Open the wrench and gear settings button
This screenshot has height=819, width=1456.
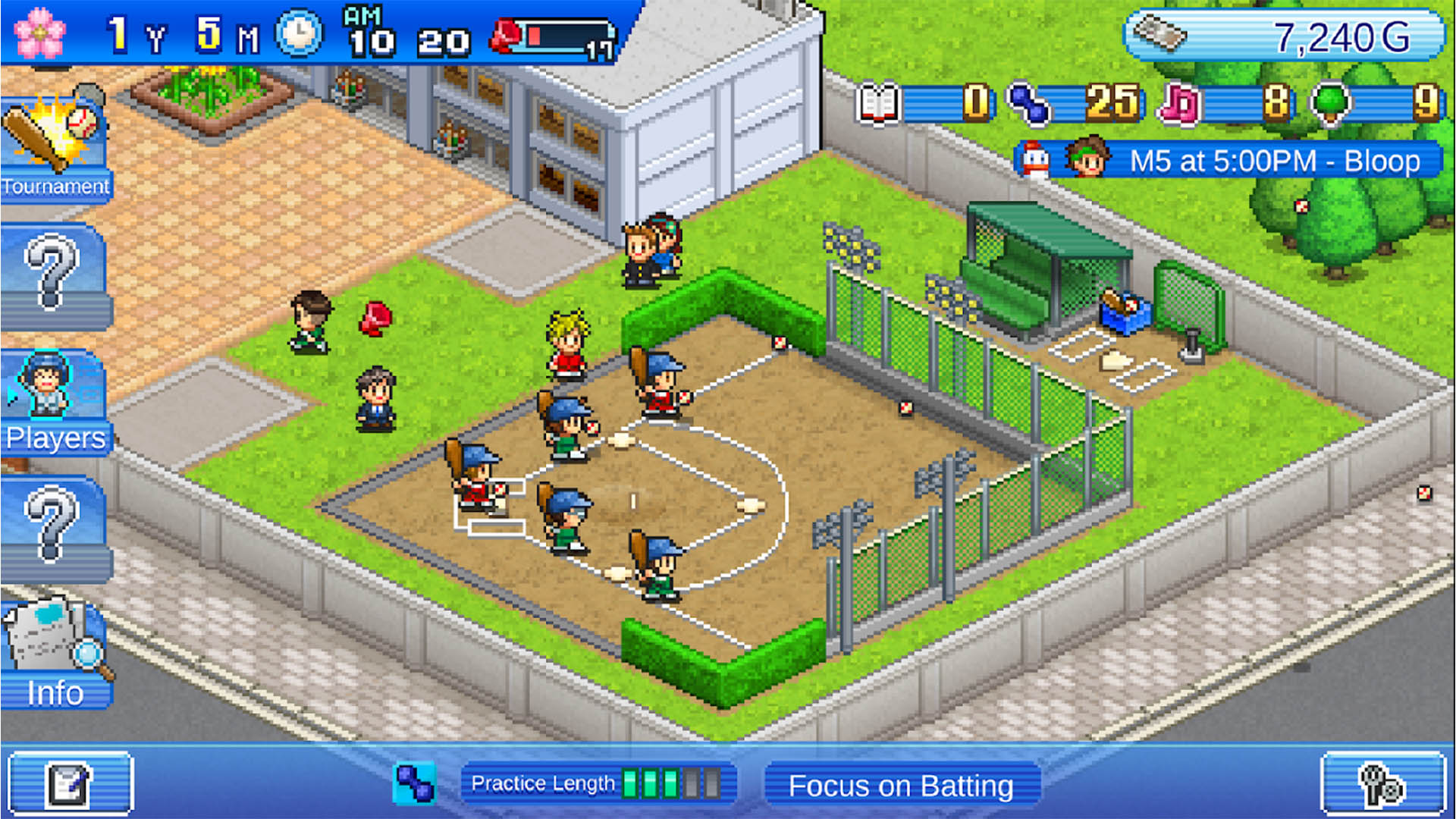(1383, 784)
